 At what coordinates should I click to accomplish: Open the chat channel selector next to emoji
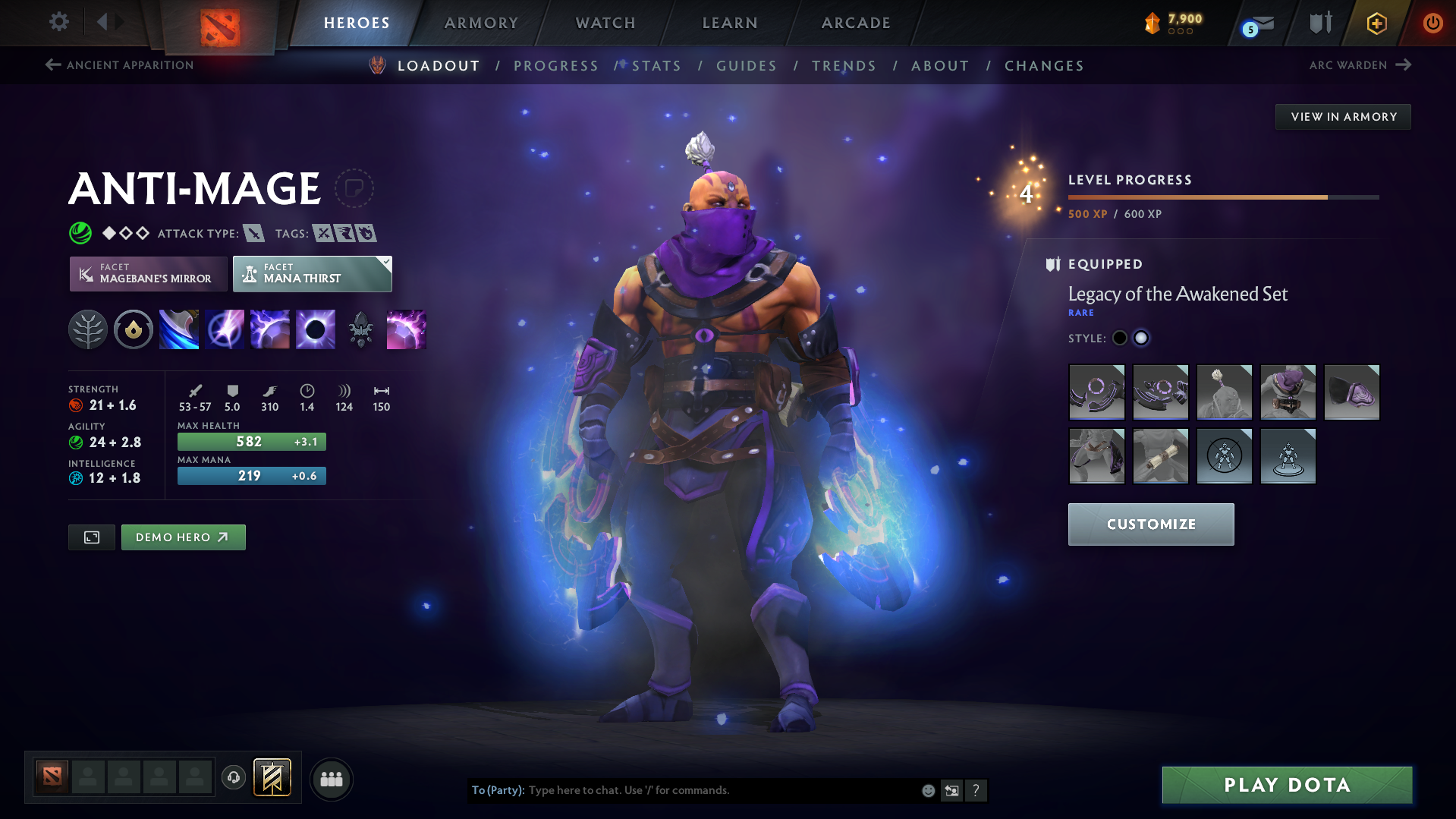point(951,790)
